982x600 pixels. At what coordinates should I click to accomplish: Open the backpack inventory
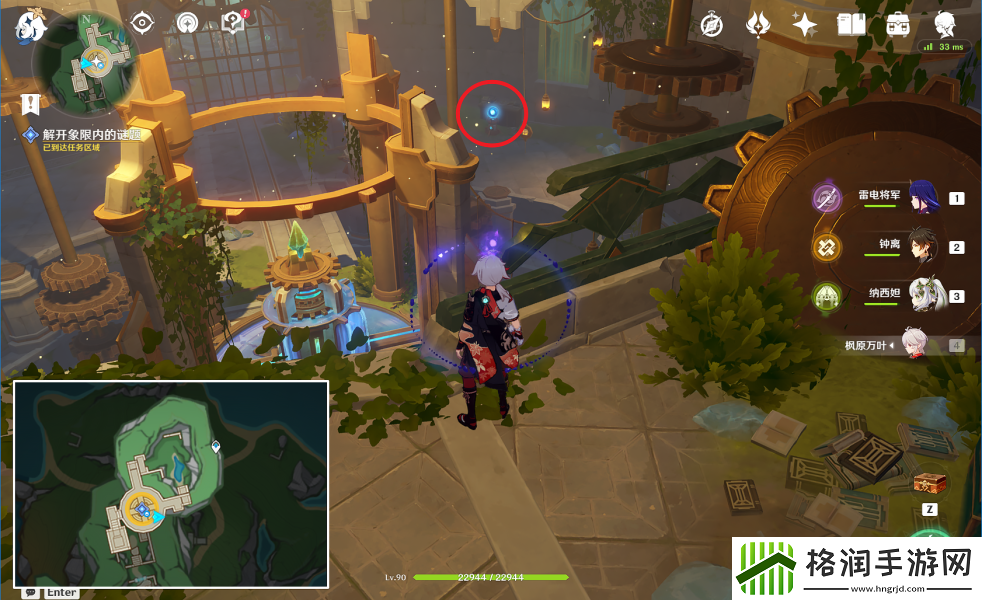[897, 25]
